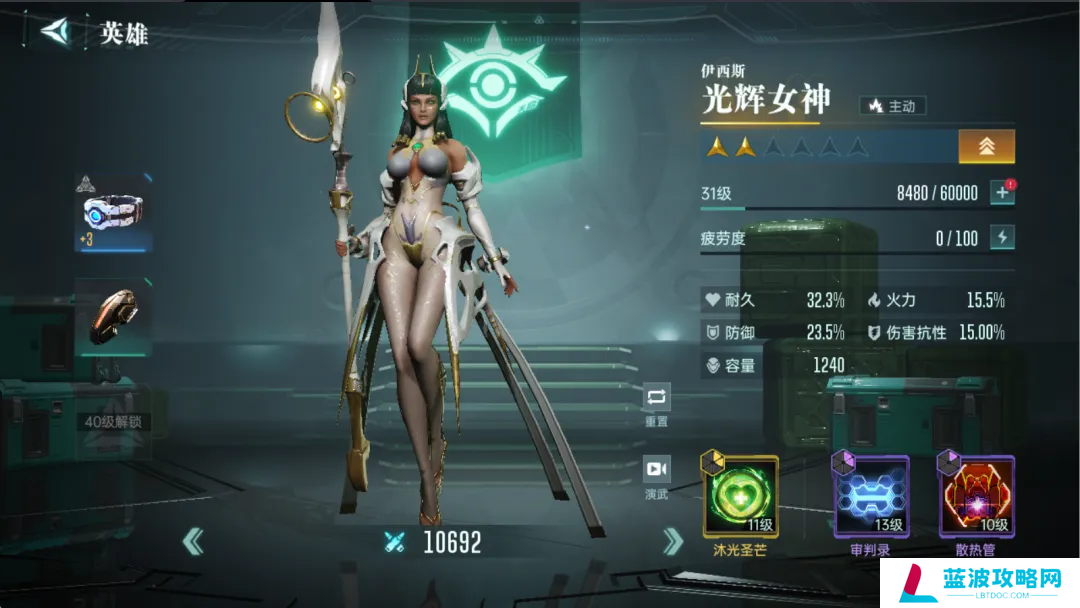This screenshot has width=1080, height=608.
Task: Select the bronze gadget equipment slot
Action: click(114, 316)
